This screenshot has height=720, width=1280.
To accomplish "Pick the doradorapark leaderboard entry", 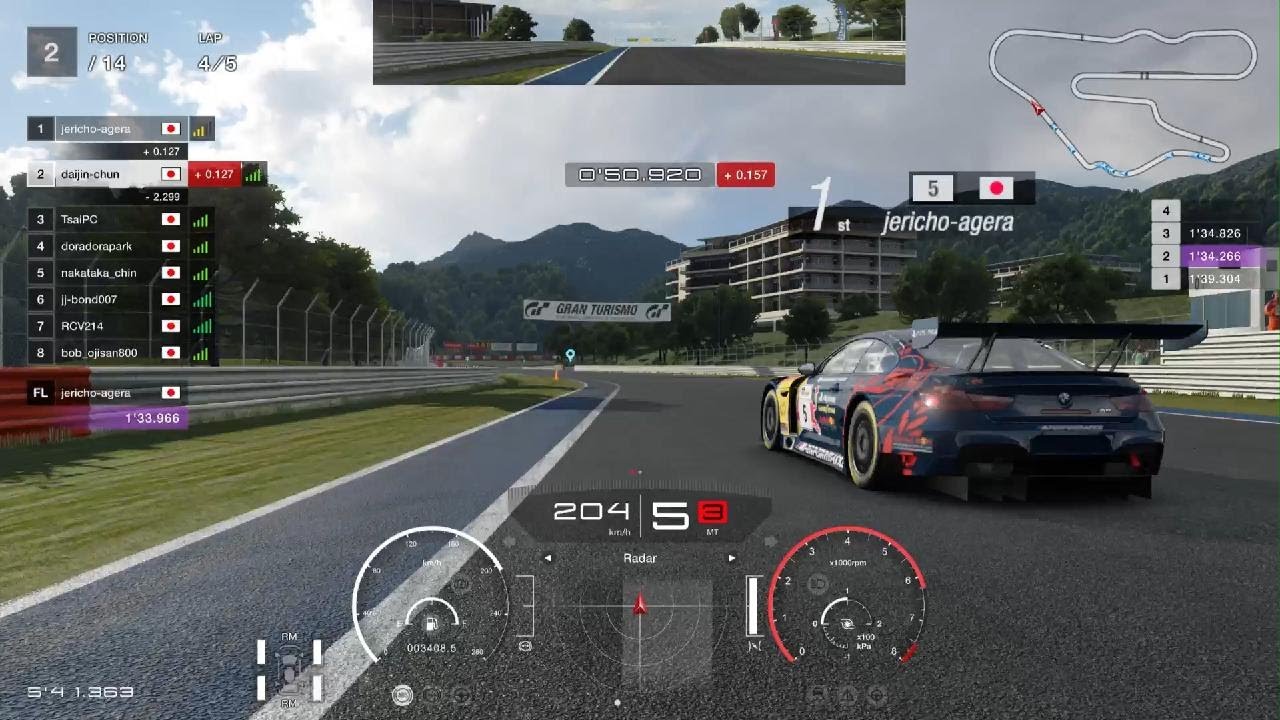I will pos(120,246).
